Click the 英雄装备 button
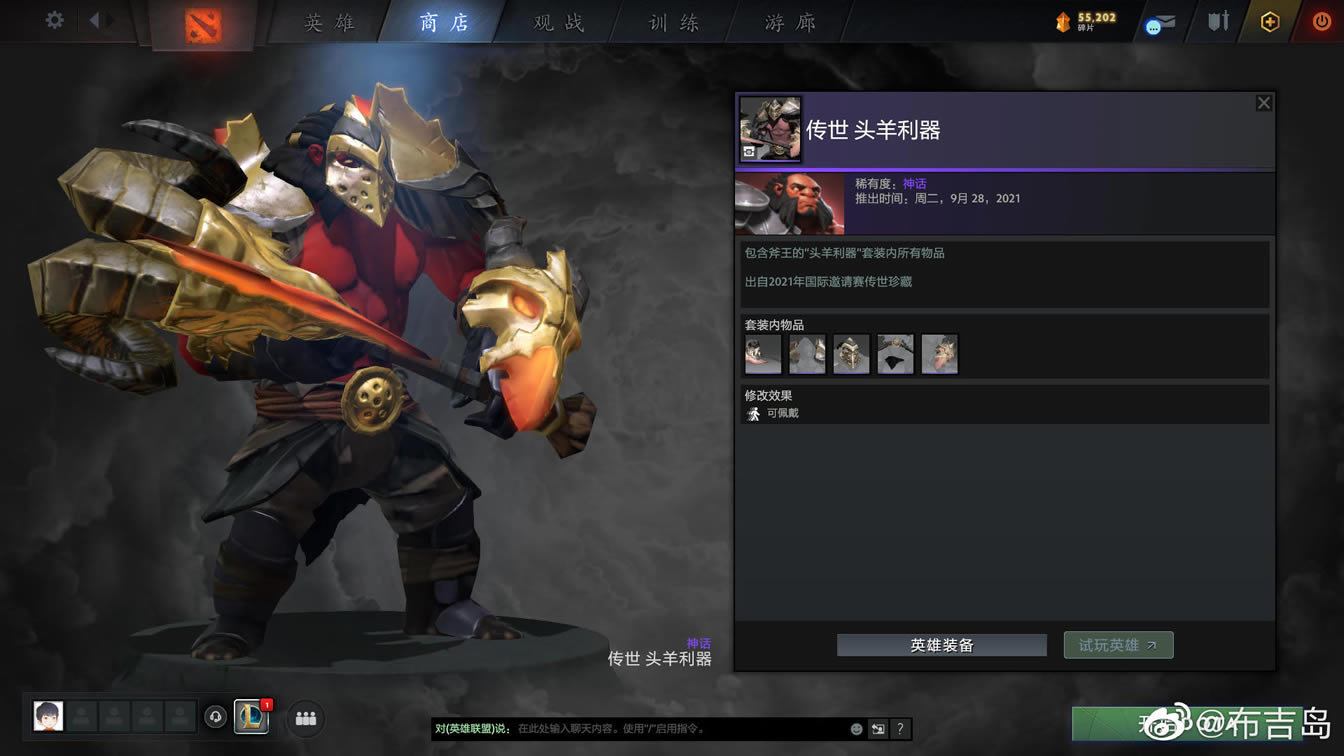The width and height of the screenshot is (1344, 756). 940,644
